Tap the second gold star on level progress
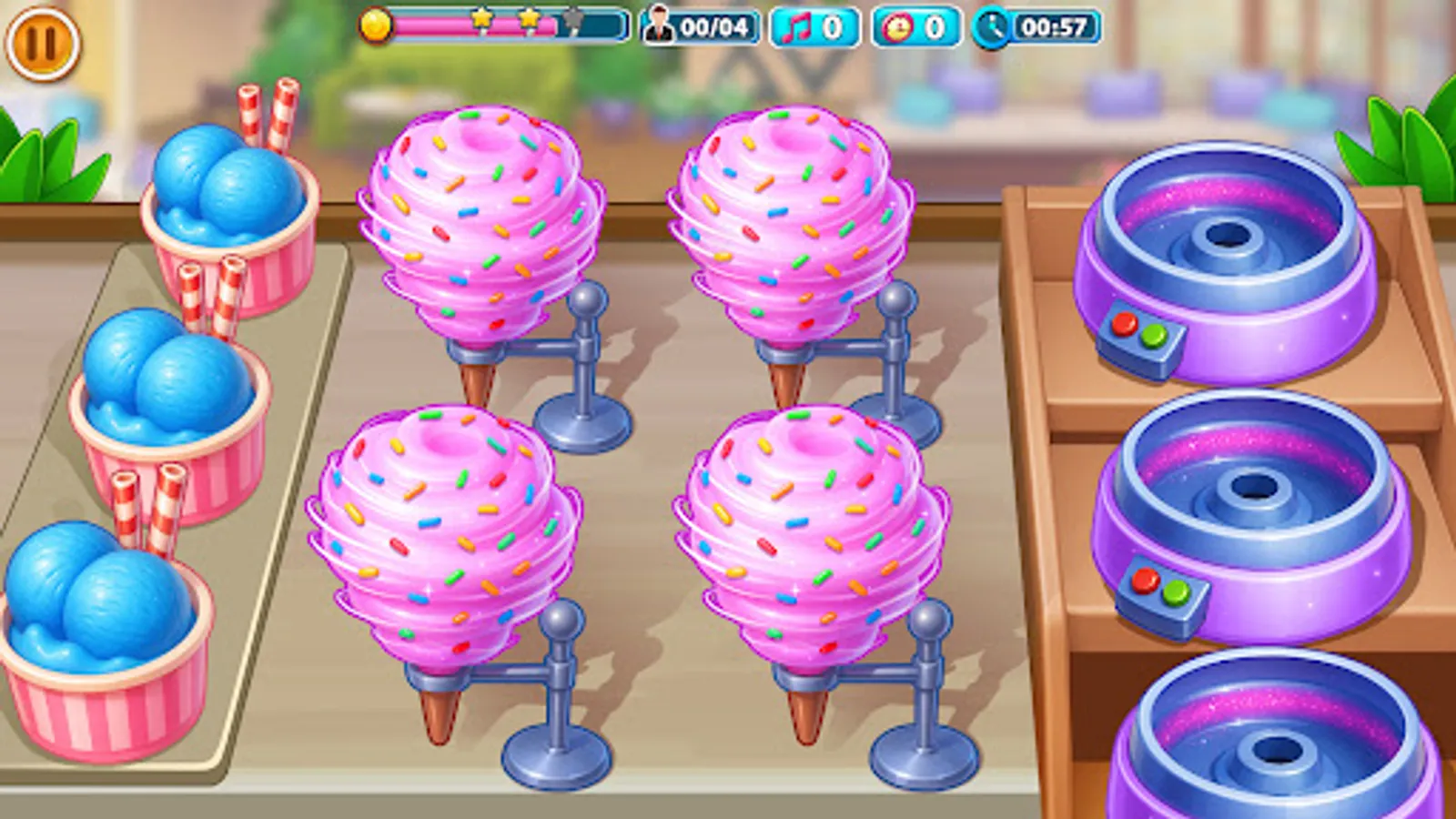Viewport: 1456px width, 819px height. coord(527,20)
